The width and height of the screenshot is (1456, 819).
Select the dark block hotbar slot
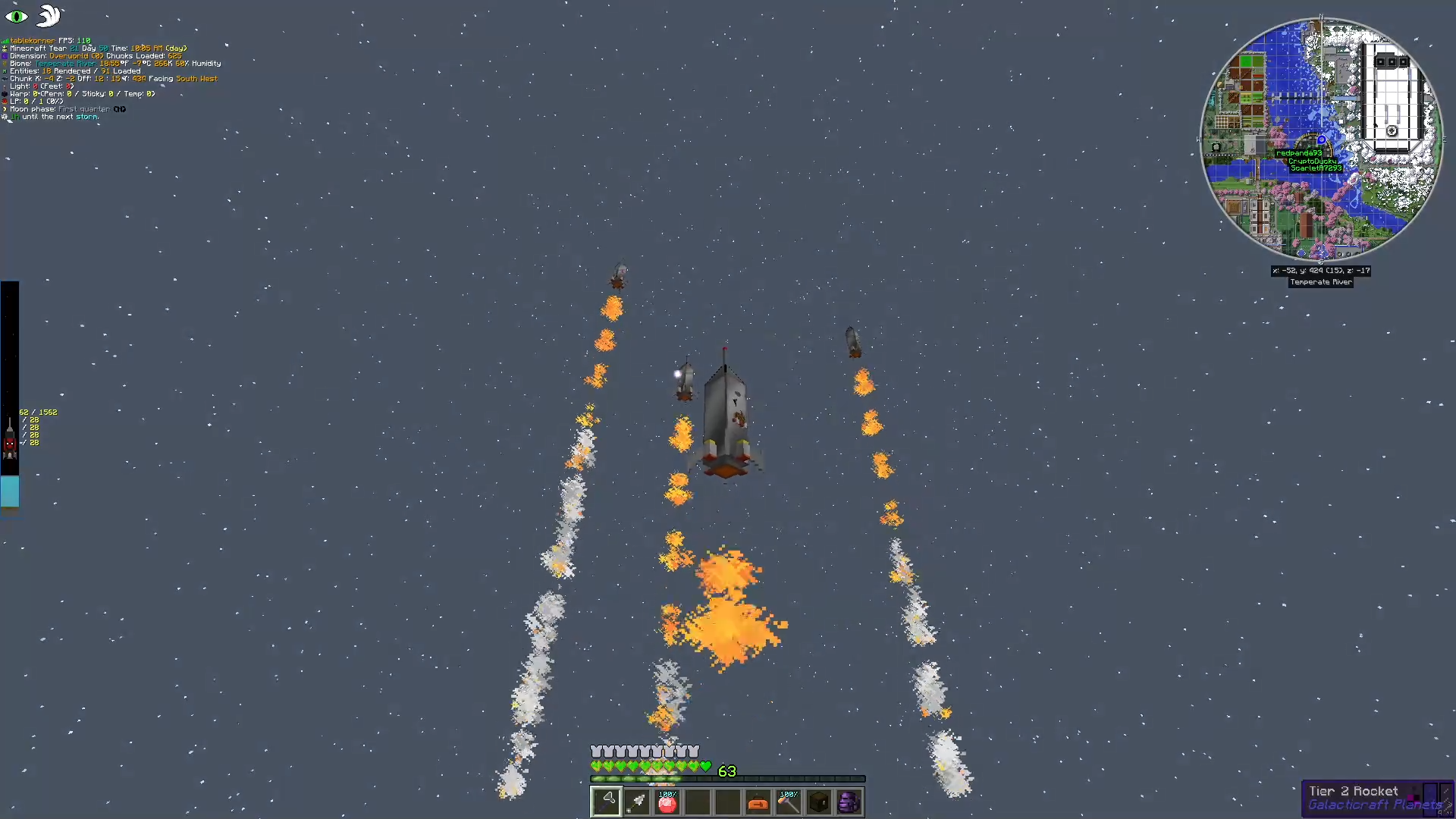(x=819, y=802)
